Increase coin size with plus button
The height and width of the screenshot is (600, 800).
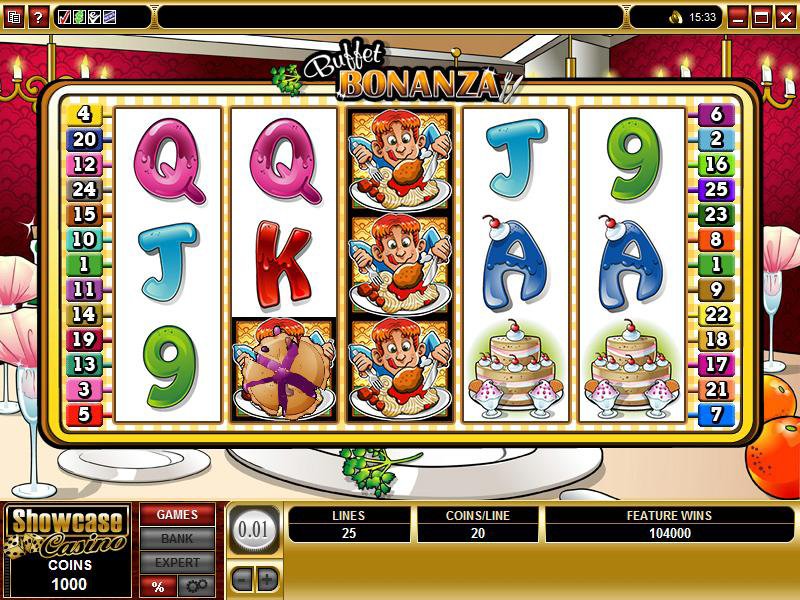pyautogui.click(x=267, y=578)
